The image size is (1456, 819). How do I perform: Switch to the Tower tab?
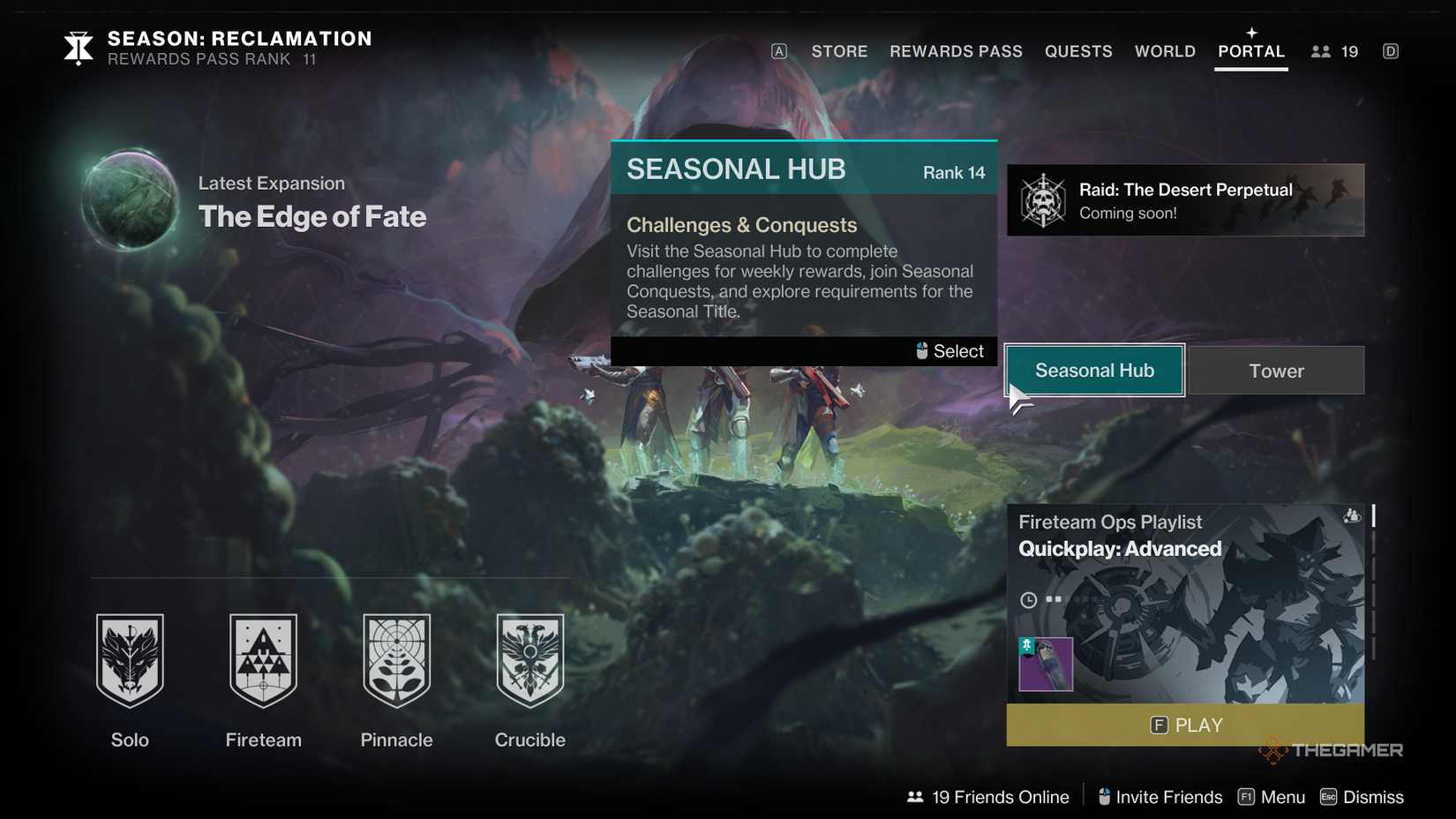click(x=1277, y=371)
